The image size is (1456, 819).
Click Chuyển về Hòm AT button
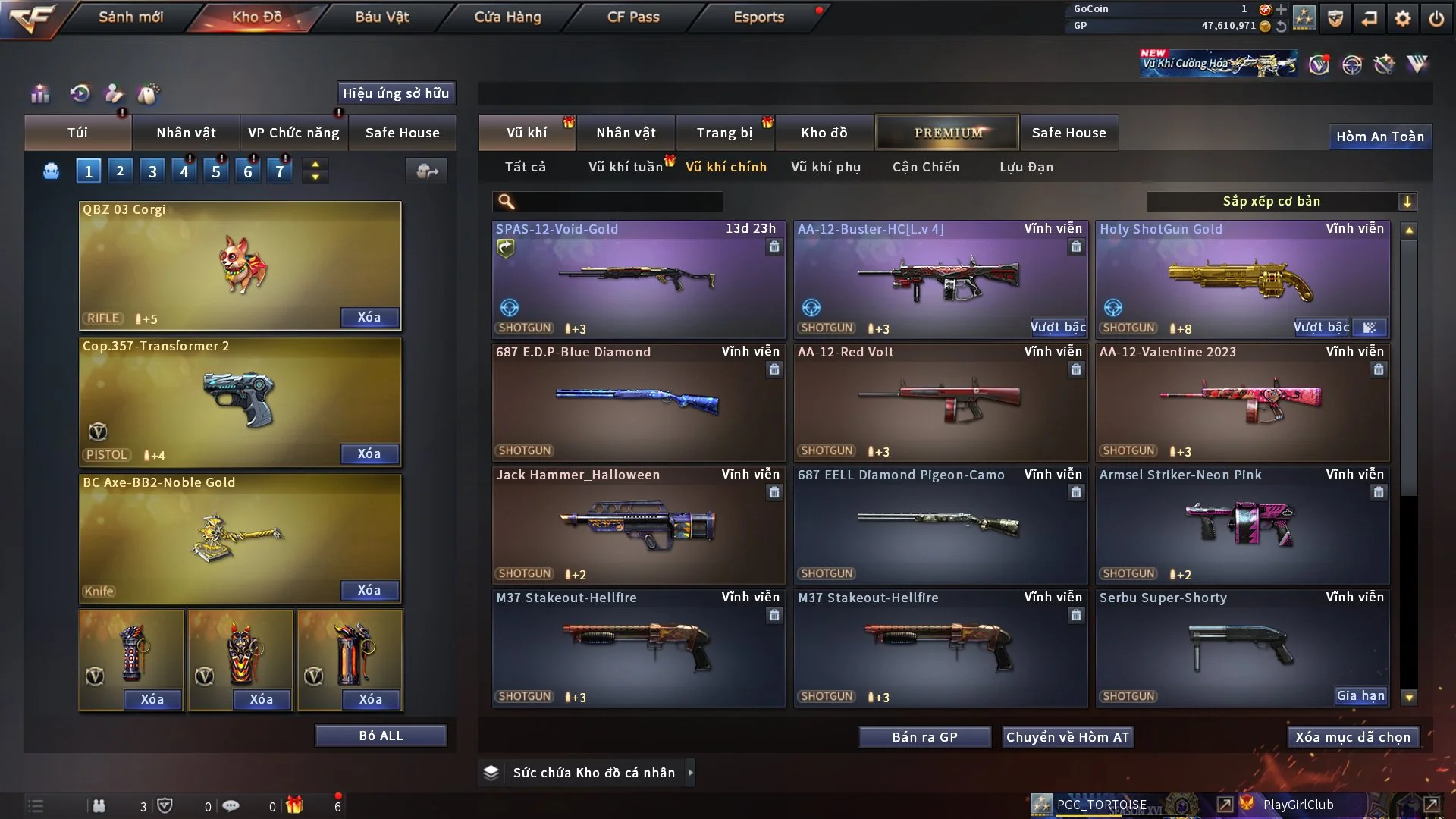tap(1068, 737)
